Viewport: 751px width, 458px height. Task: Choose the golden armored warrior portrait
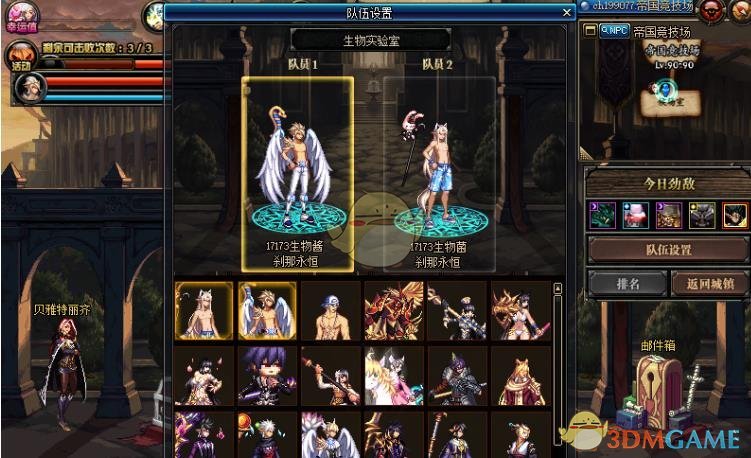pos(393,310)
